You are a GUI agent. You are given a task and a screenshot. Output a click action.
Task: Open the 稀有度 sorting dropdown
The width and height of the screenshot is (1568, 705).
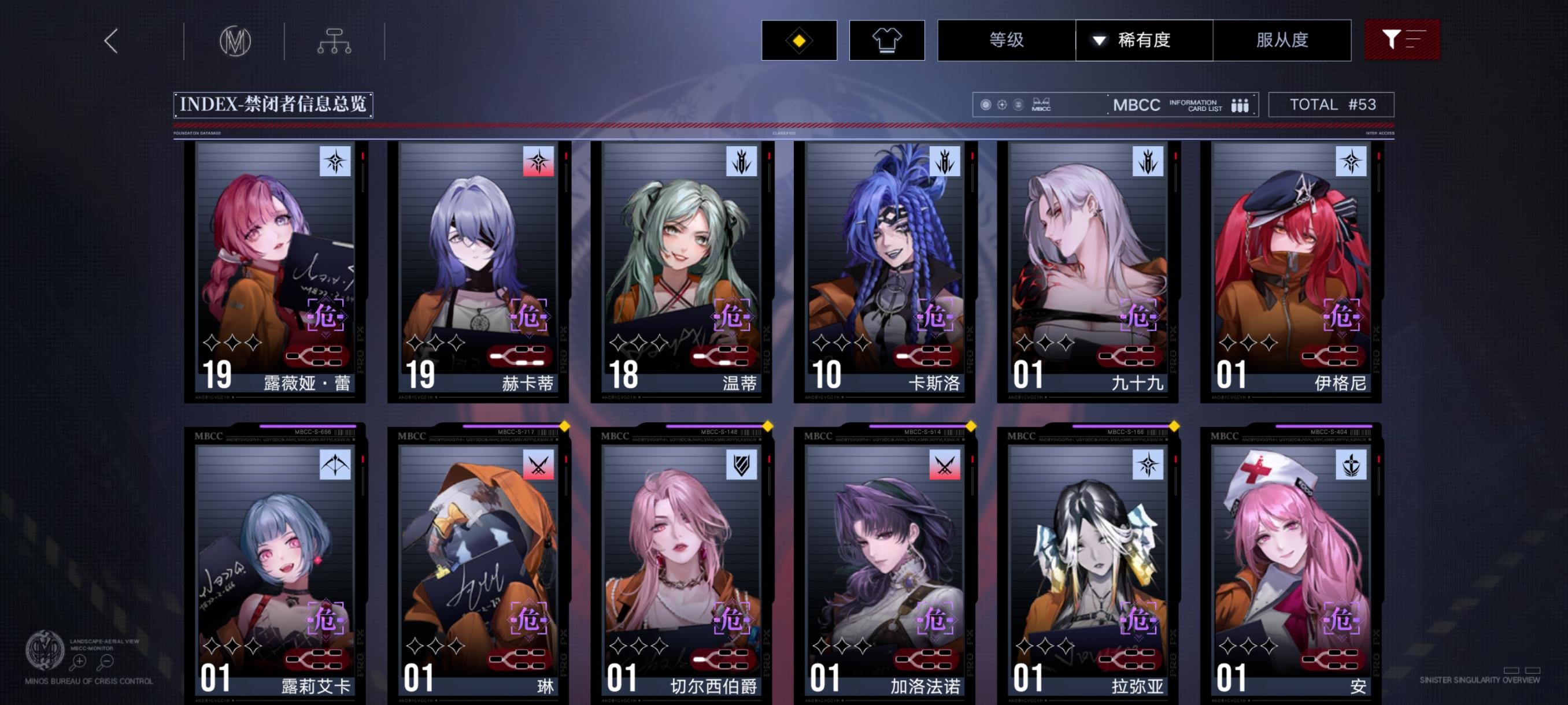pos(1143,40)
